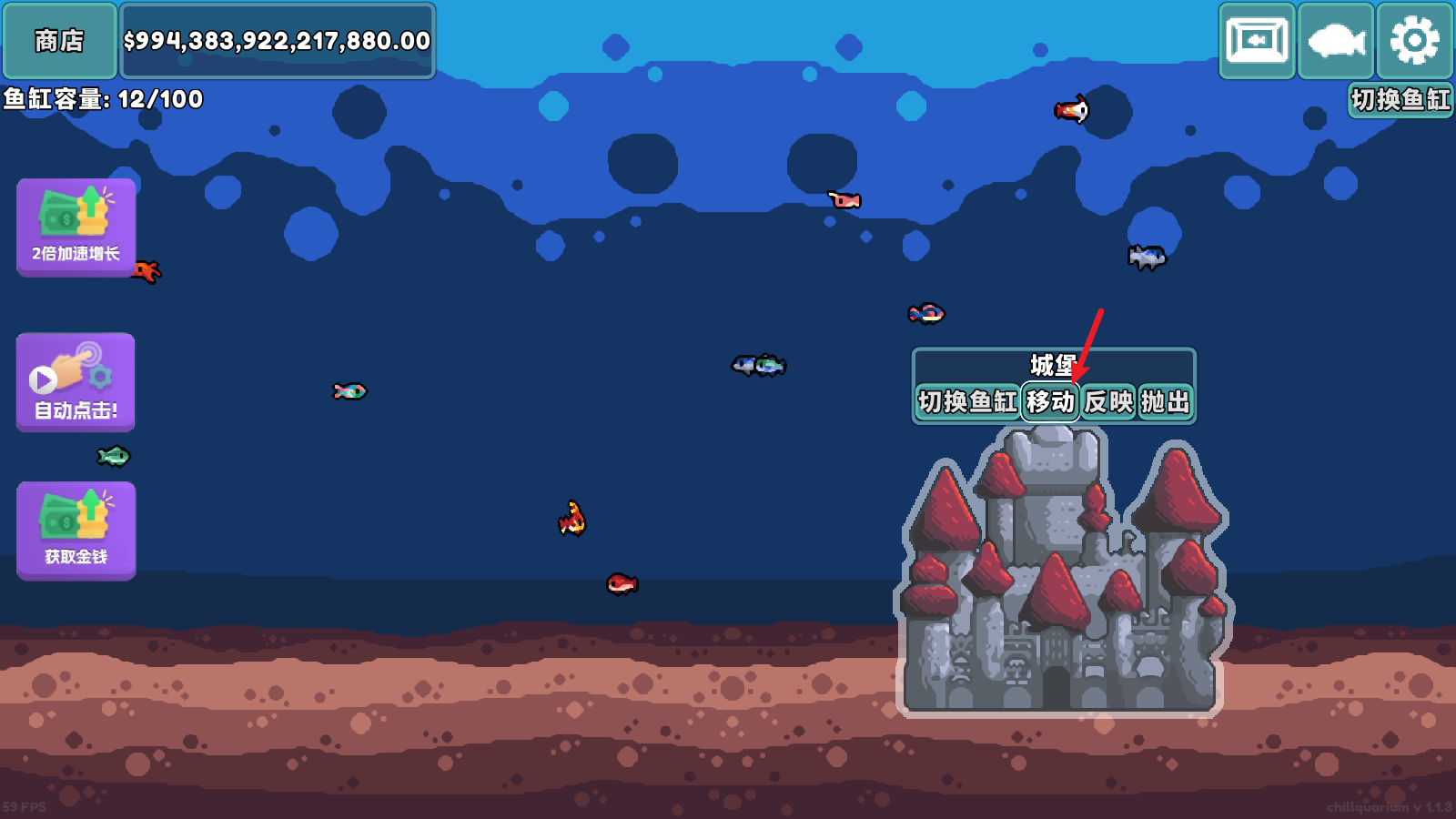
Task: Activate the 2倍加速增长 boost
Action: click(76, 227)
